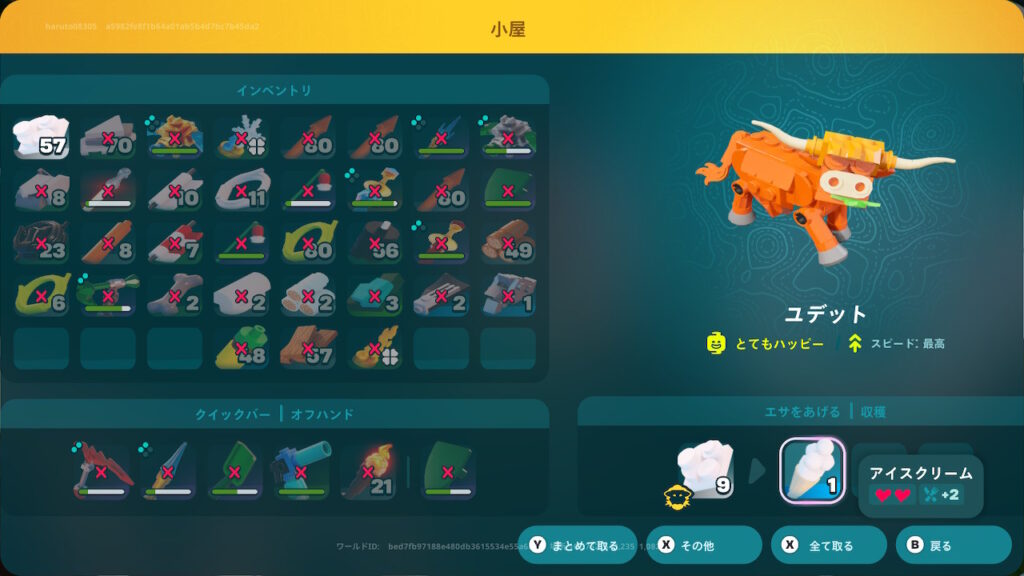The image size is (1024, 576).
Task: Select the white horn stack of 11
Action: tap(241, 190)
